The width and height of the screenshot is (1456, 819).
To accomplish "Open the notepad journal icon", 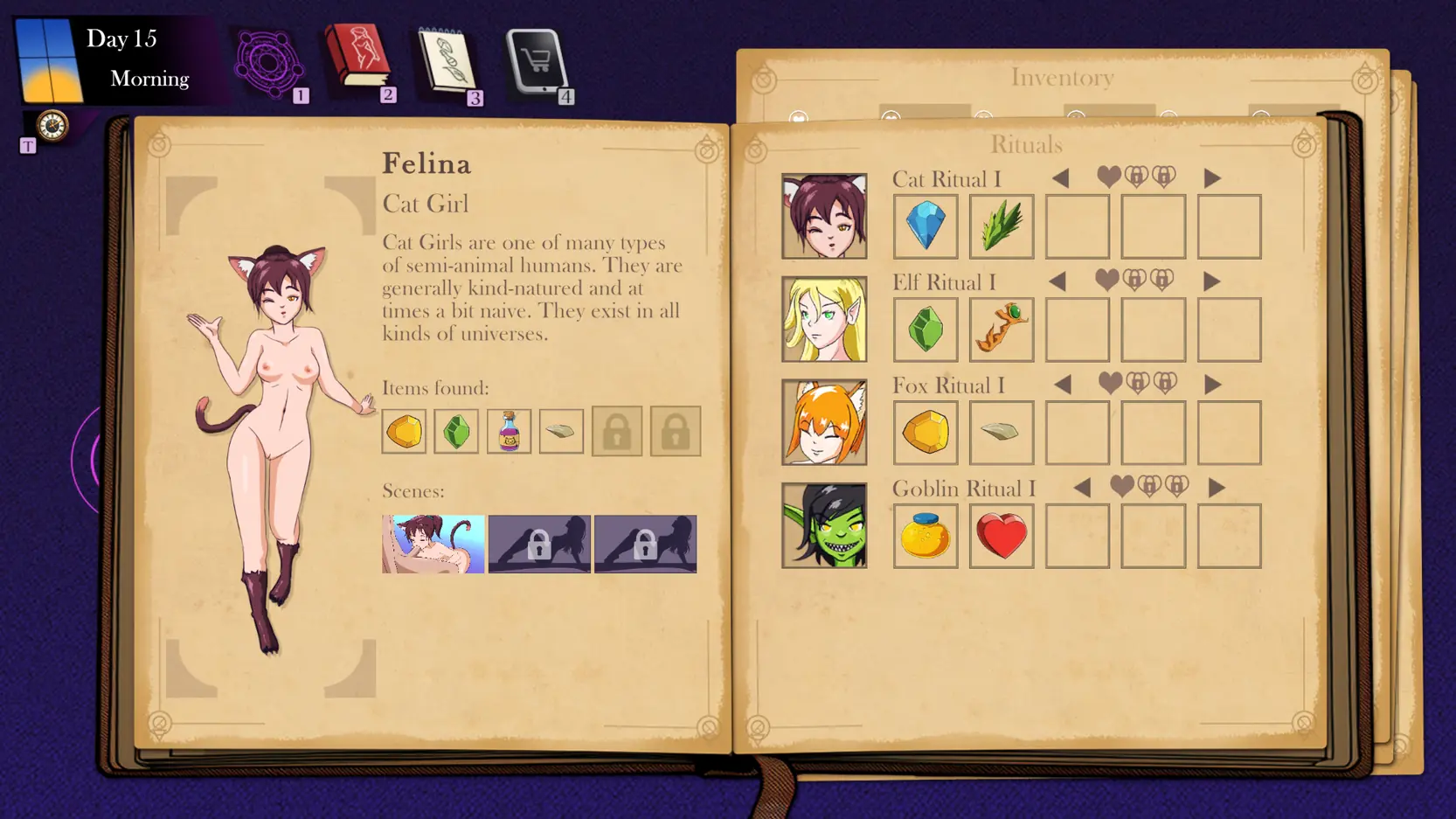I will (x=447, y=62).
